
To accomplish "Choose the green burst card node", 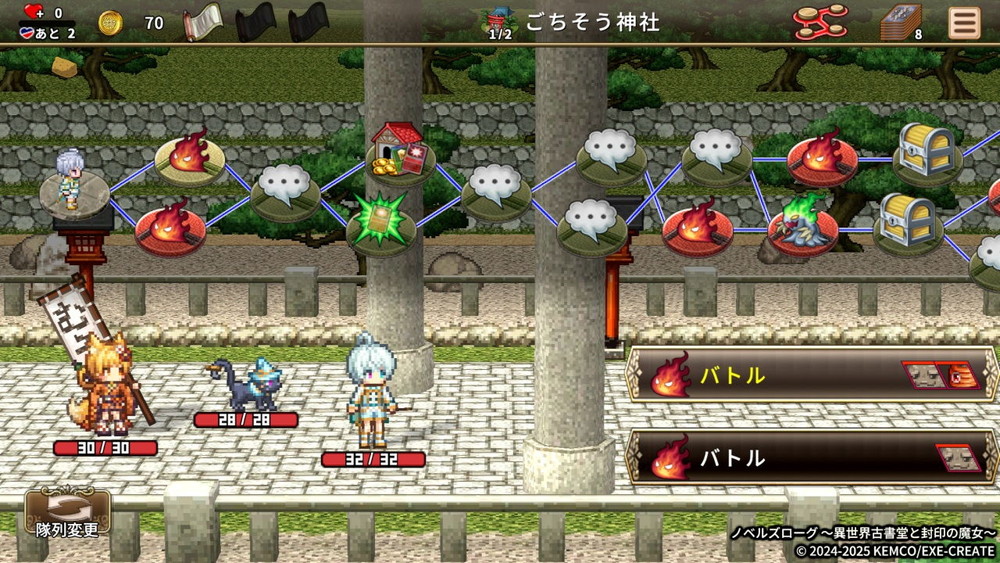I will click(381, 223).
